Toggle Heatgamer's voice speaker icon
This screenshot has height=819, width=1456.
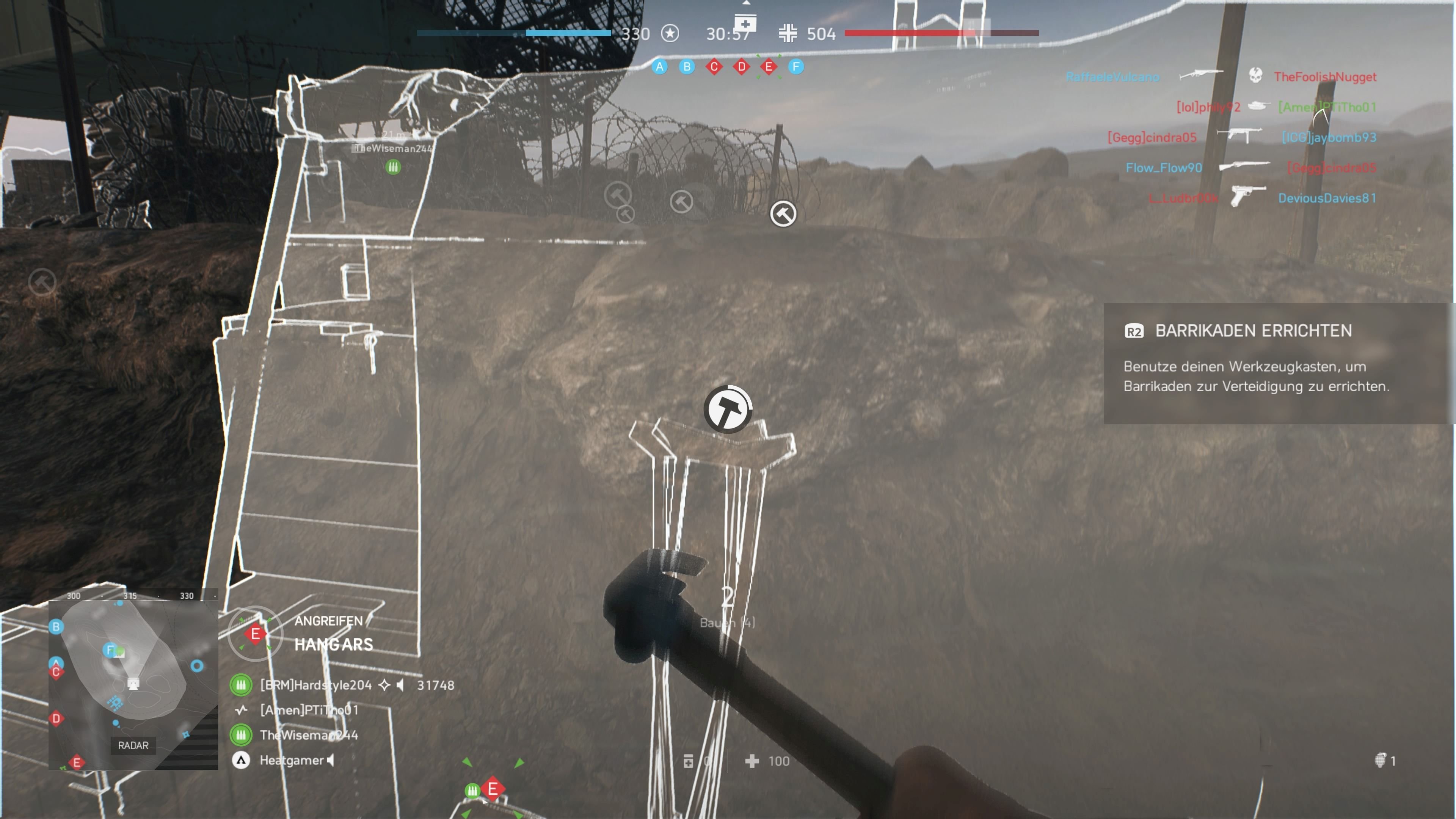click(330, 761)
